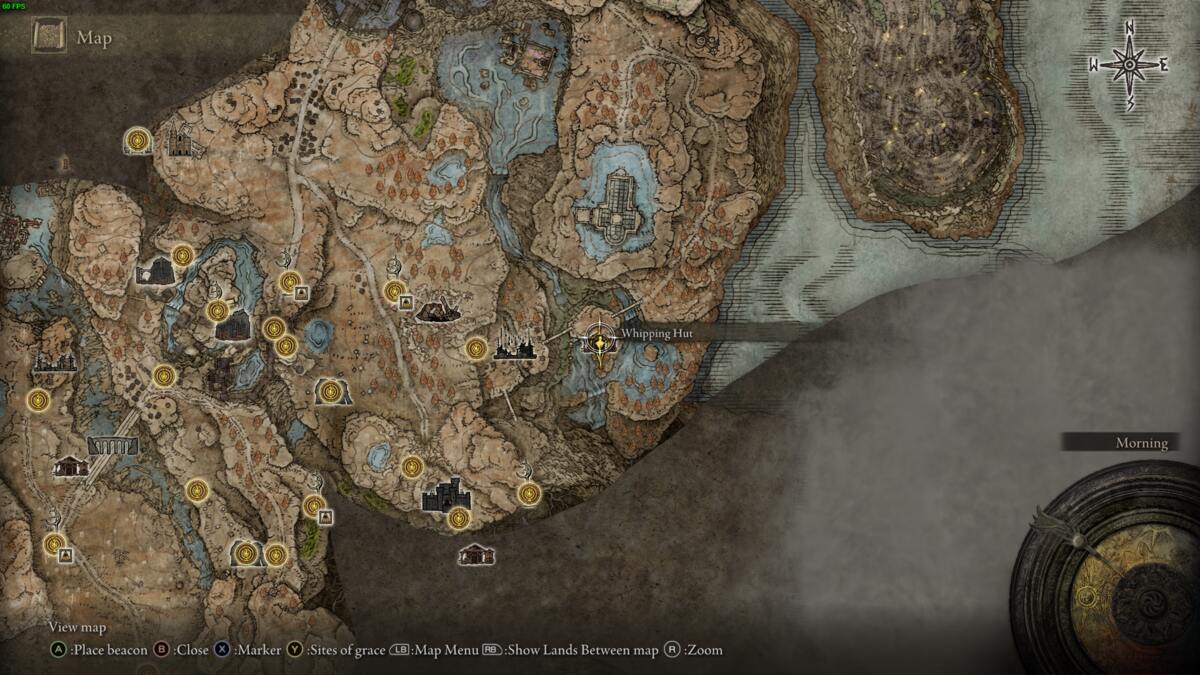Click the stone aqueduct bridge landmark icon

click(113, 445)
